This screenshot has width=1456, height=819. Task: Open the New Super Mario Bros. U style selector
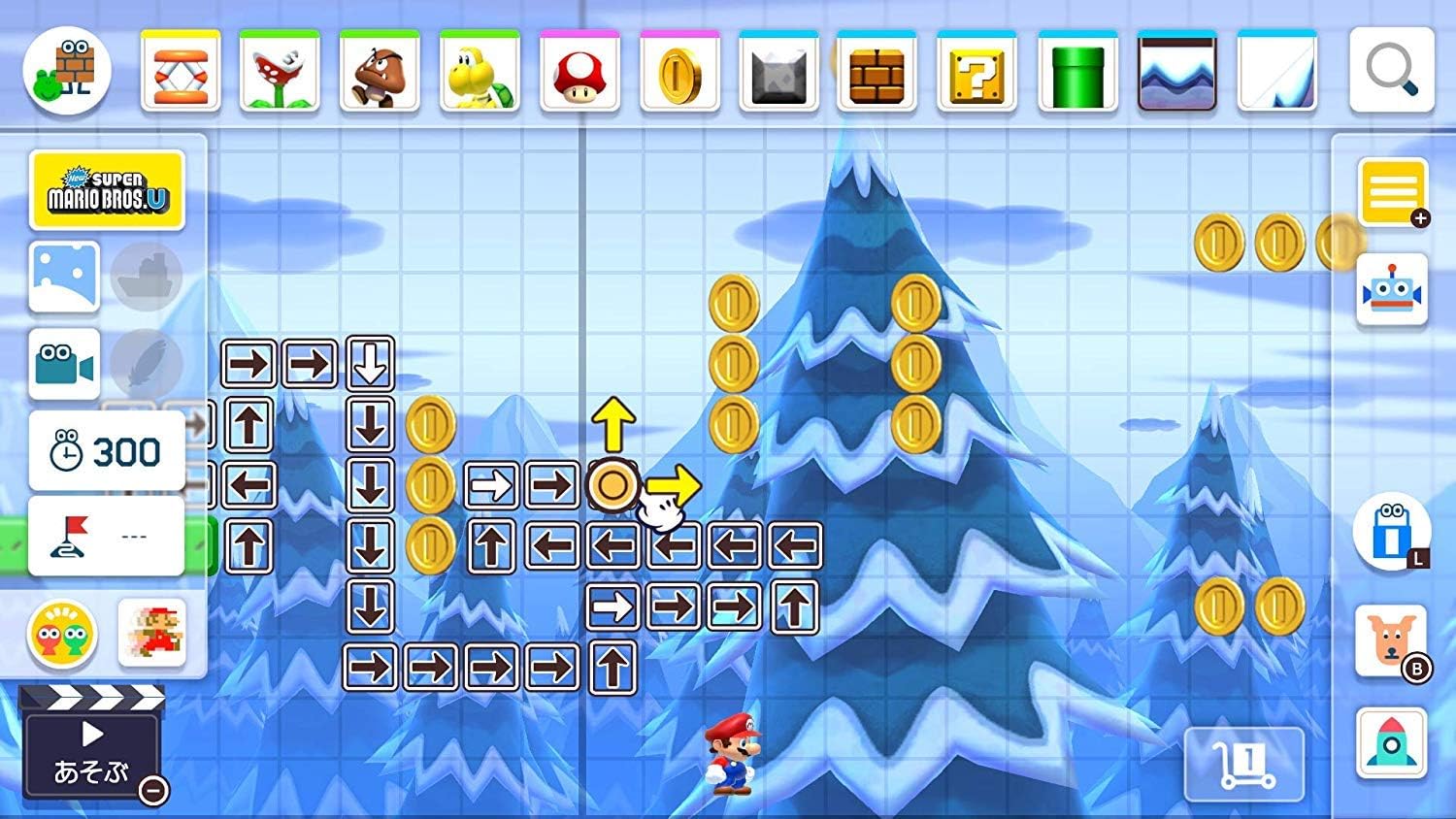pyautogui.click(x=107, y=188)
